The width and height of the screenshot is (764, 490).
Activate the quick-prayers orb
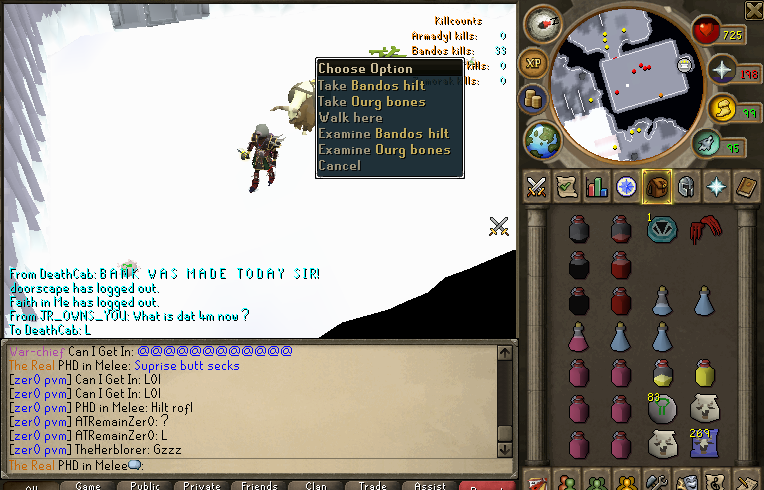(x=722, y=69)
